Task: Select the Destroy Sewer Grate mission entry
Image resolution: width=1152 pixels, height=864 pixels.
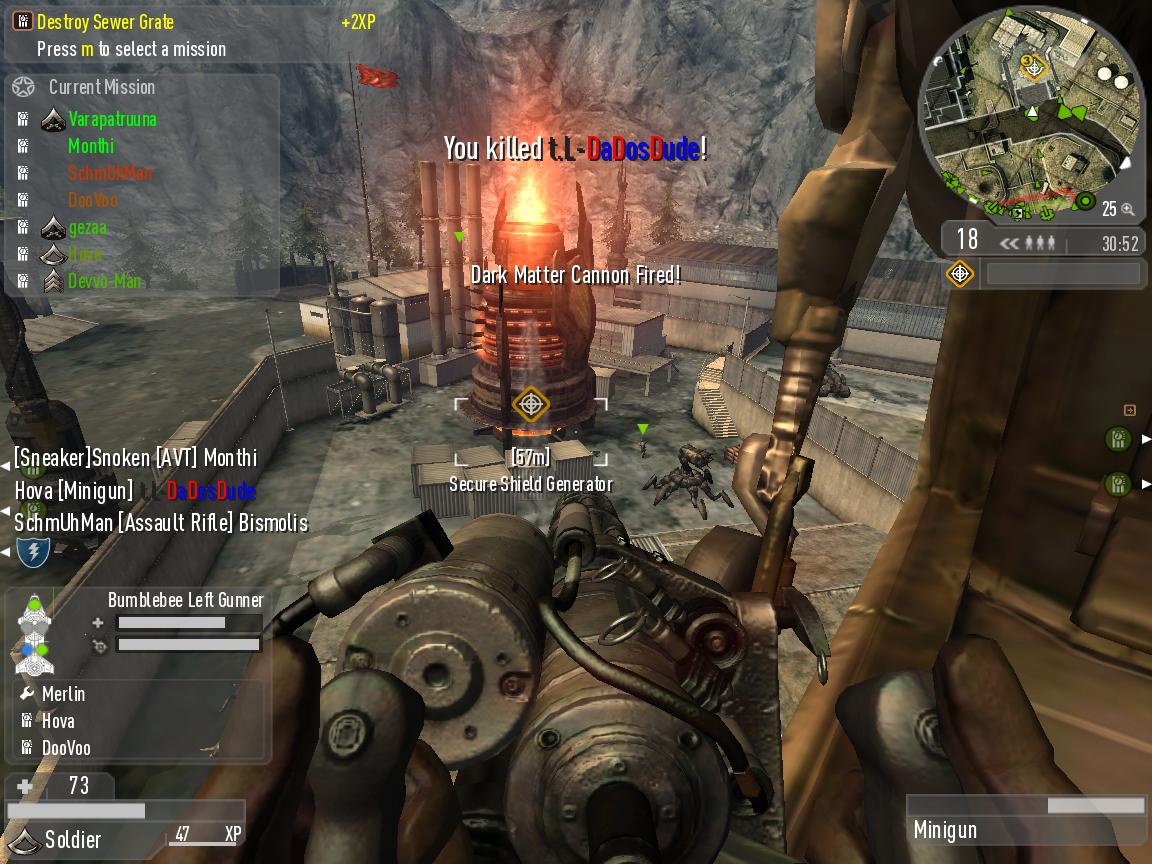Action: coord(105,22)
